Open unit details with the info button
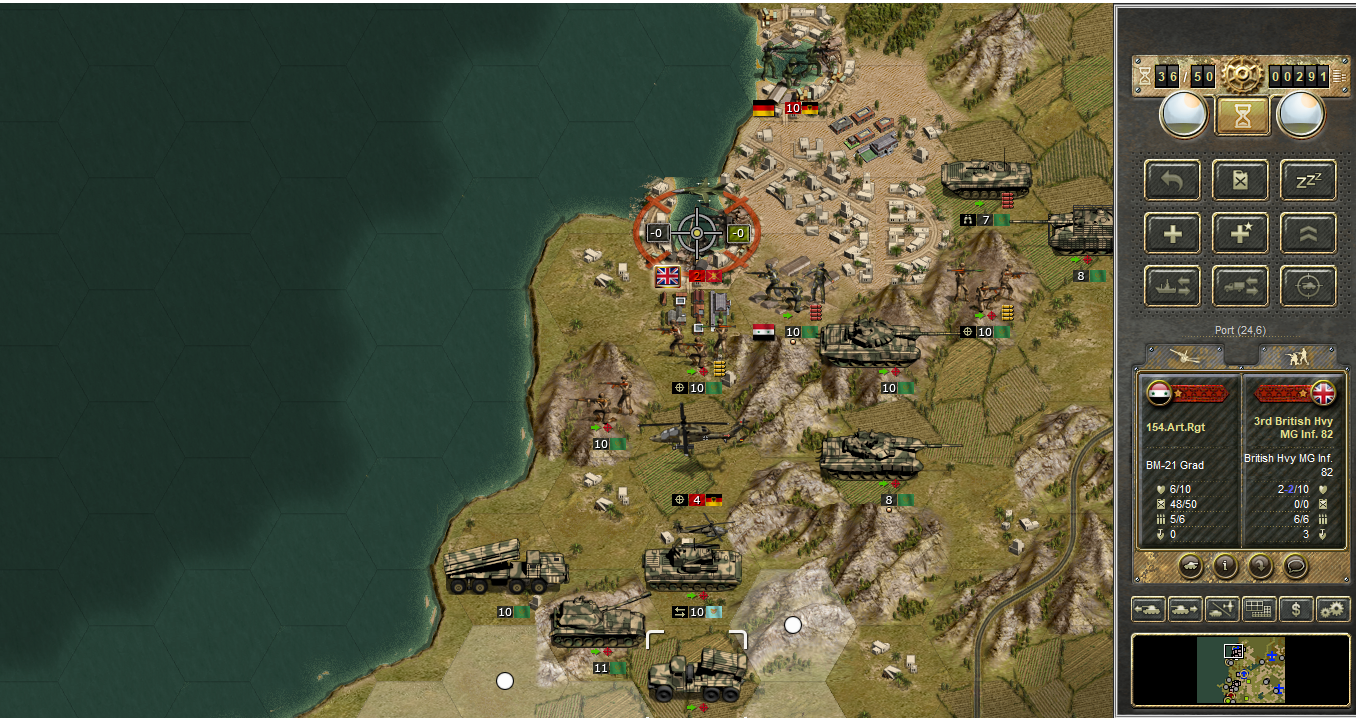The width and height of the screenshot is (1356, 718). pyautogui.click(x=1226, y=565)
